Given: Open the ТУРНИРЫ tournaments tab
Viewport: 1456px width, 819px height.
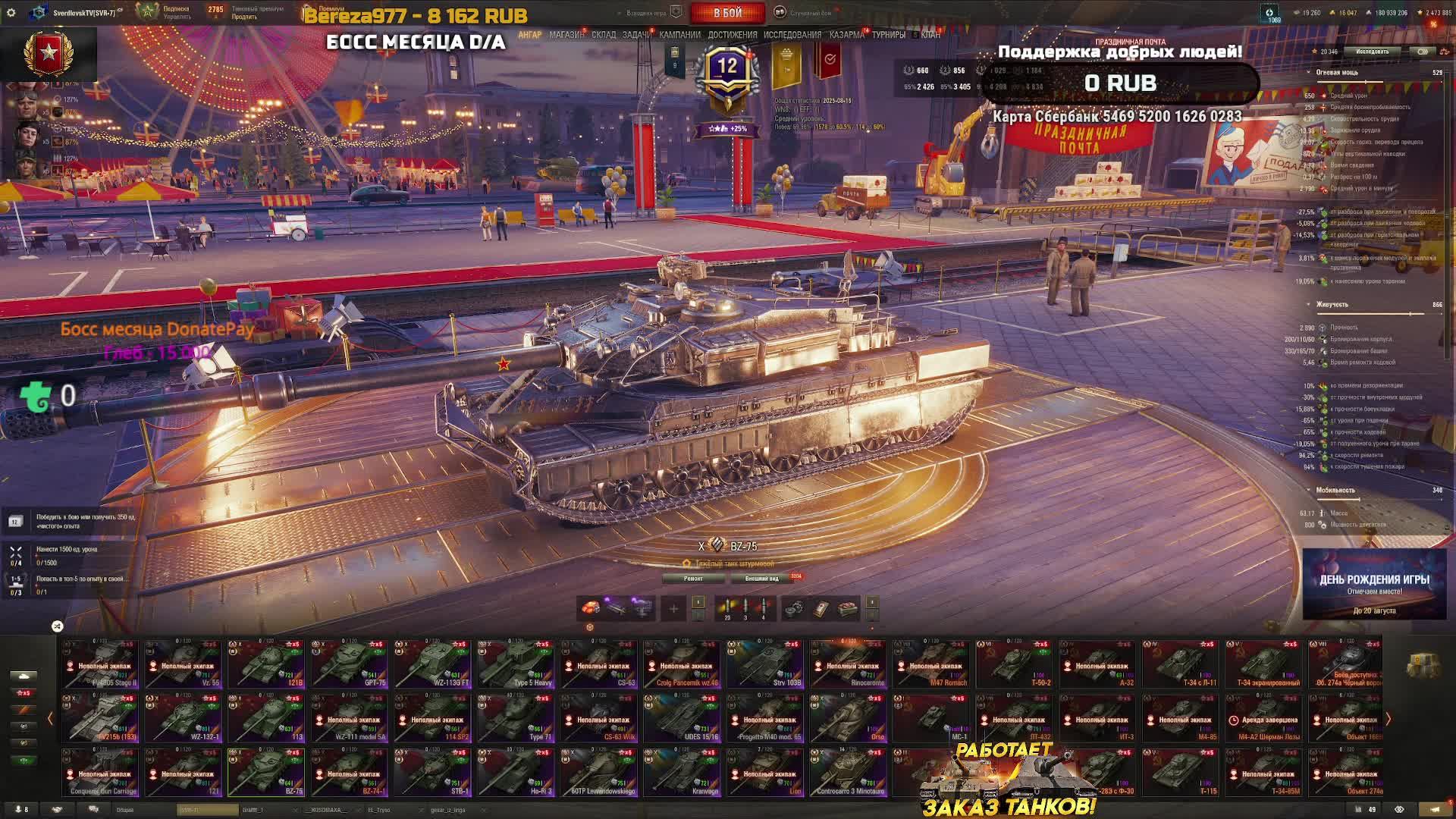Looking at the screenshot, I should pos(888,35).
